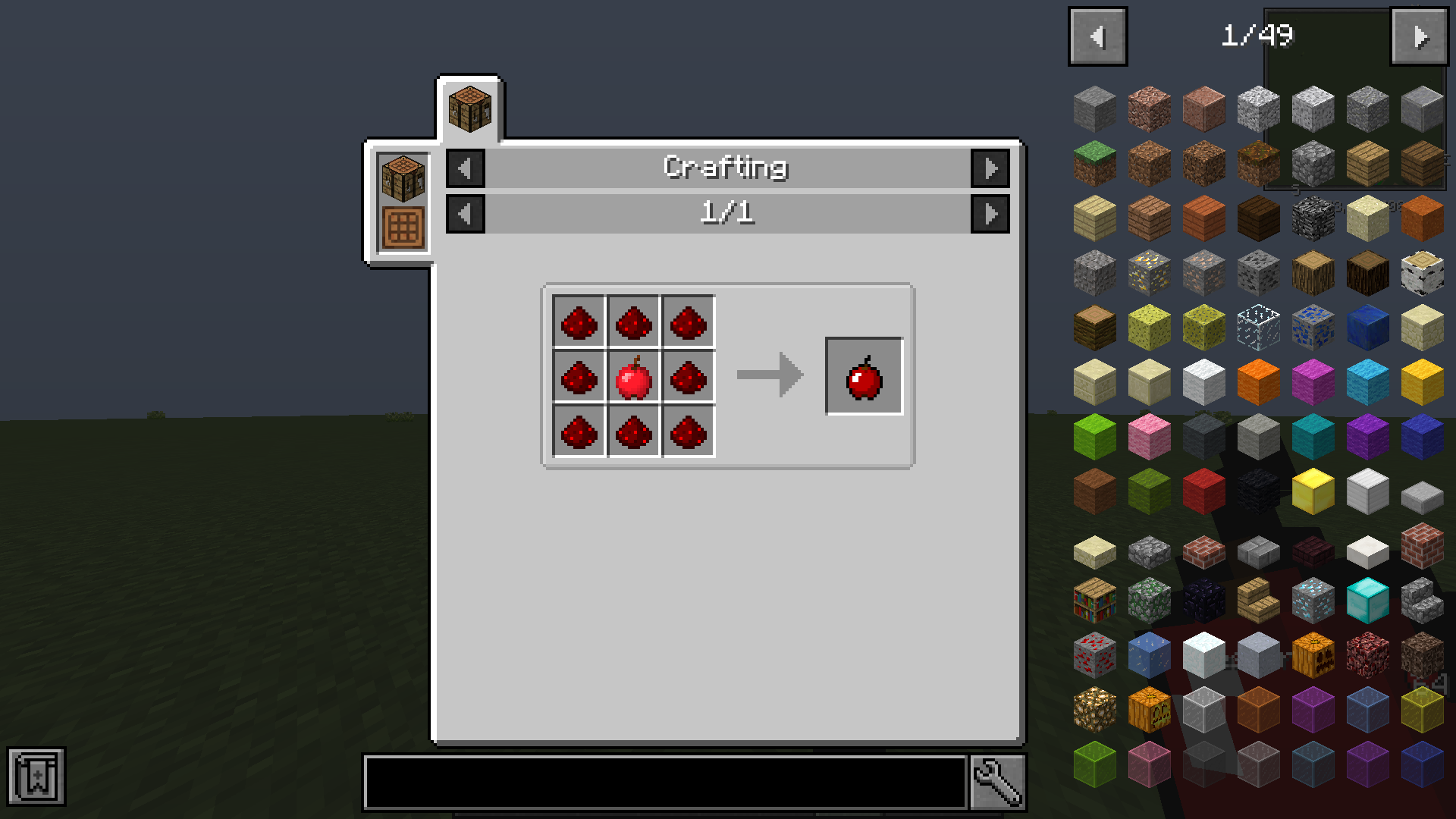Screen dimensions: 1456x819
Task: Click the left arrow beside the 1/1 label
Action: (465, 213)
